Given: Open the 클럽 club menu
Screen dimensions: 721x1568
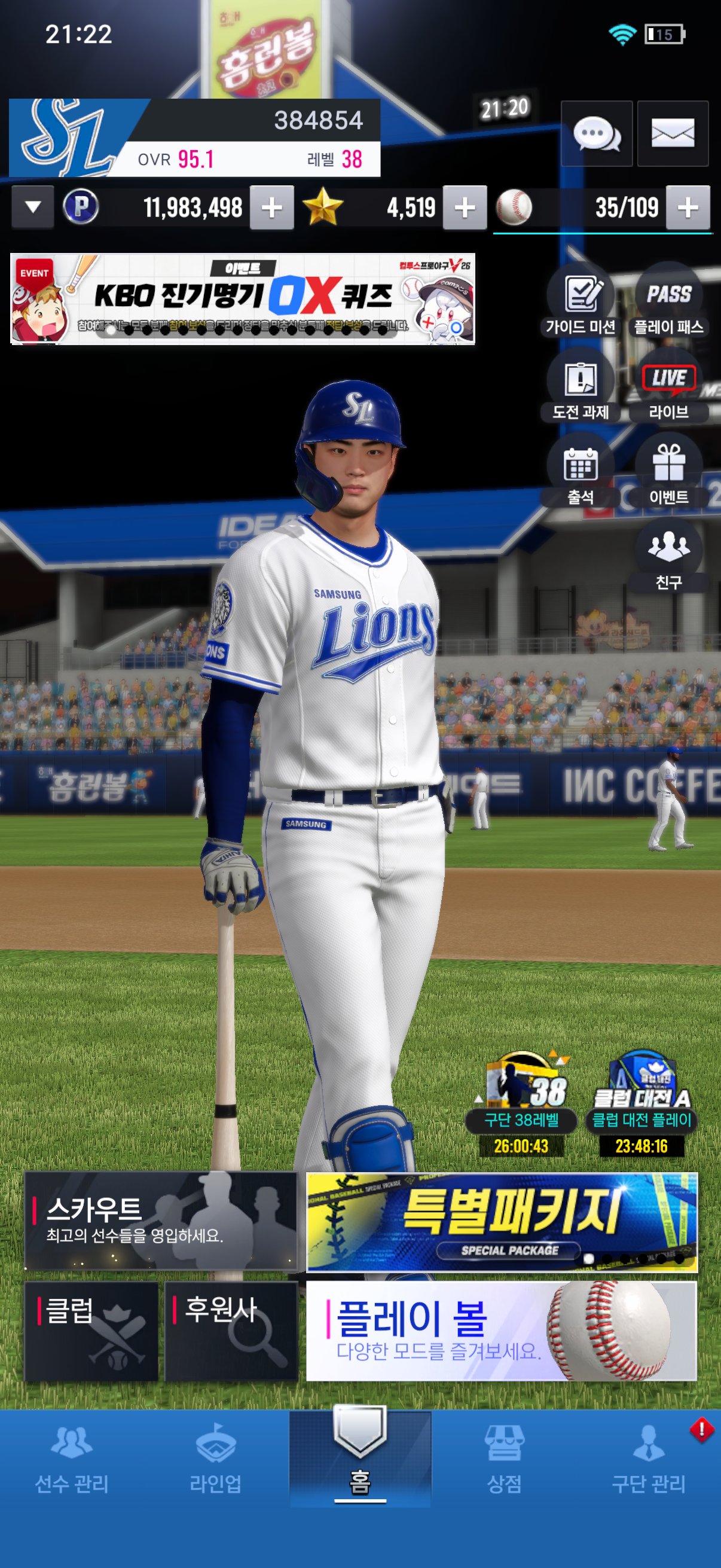Looking at the screenshot, I should (x=91, y=1331).
